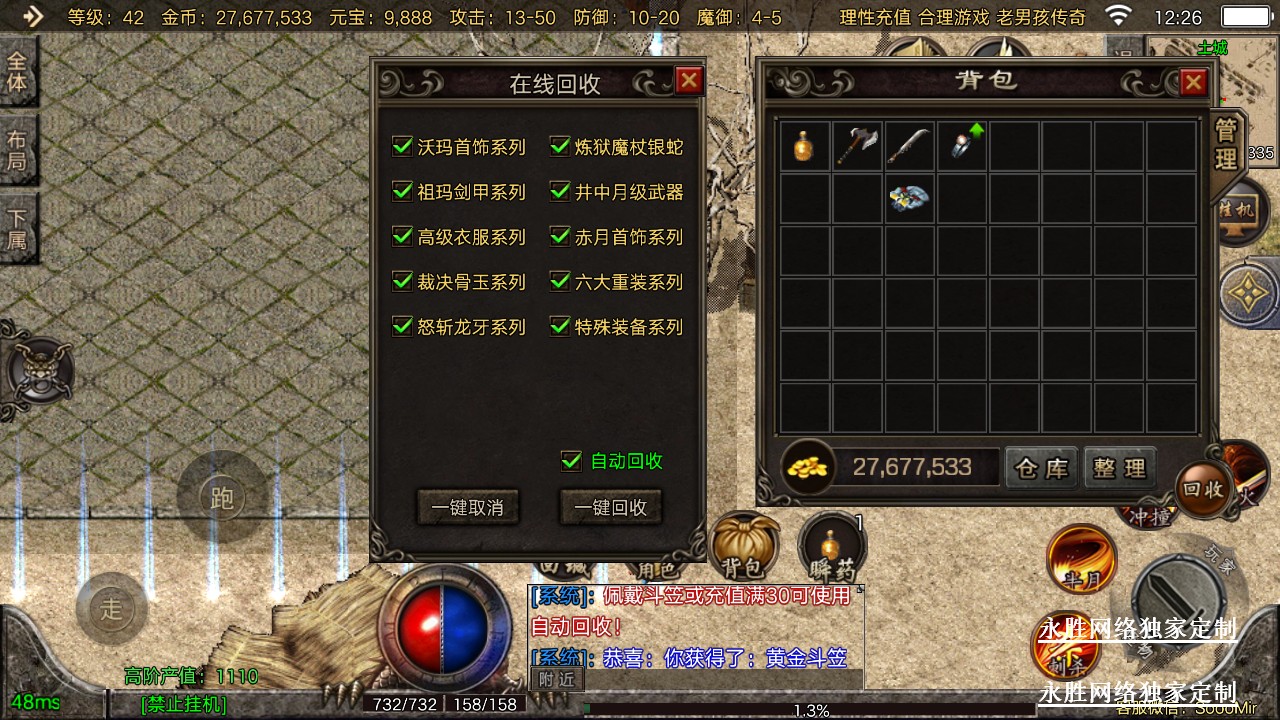Select the axe item in the bag
This screenshot has width=1280, height=720.
point(856,146)
